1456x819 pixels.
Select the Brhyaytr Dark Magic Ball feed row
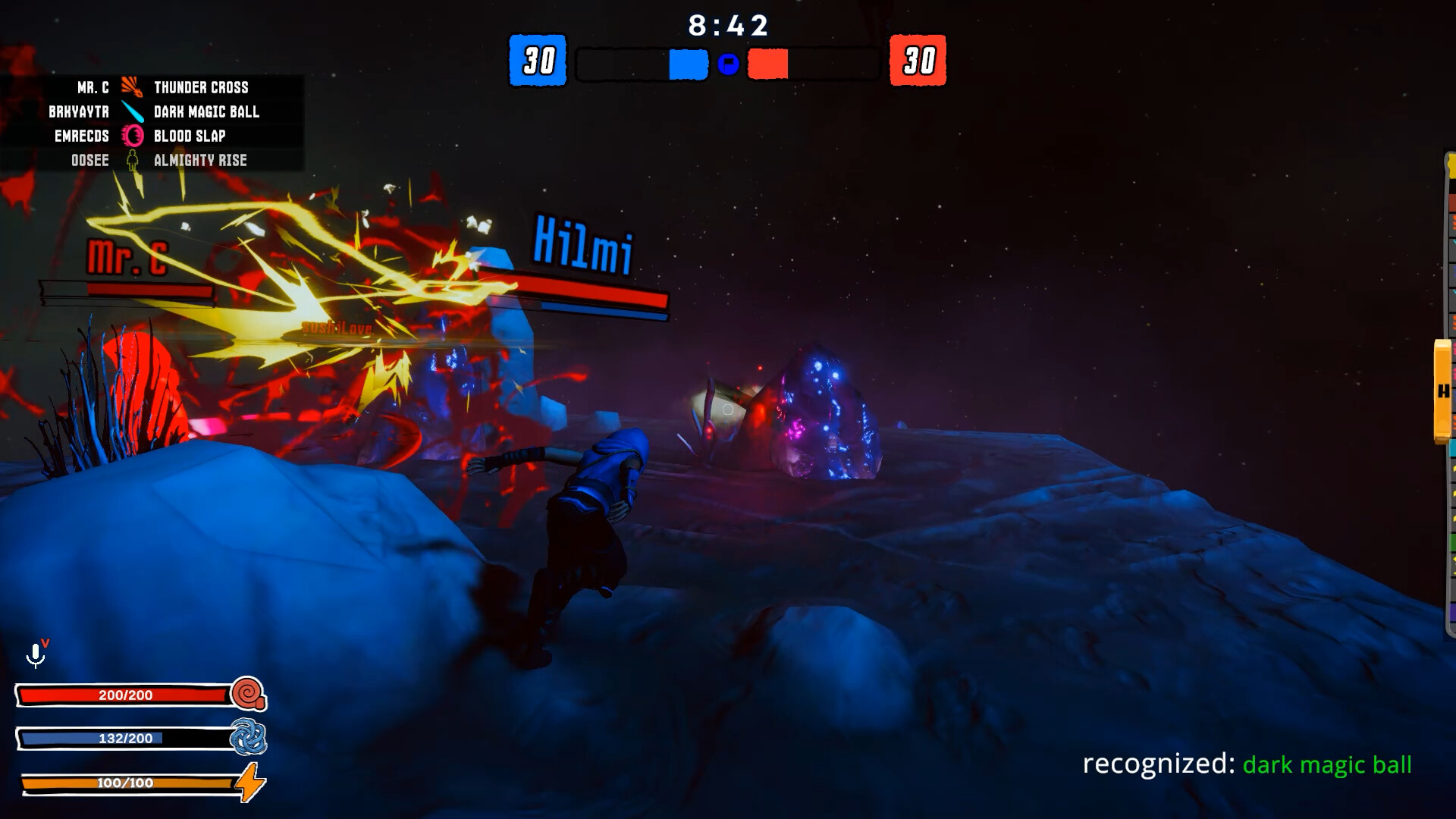(x=152, y=111)
